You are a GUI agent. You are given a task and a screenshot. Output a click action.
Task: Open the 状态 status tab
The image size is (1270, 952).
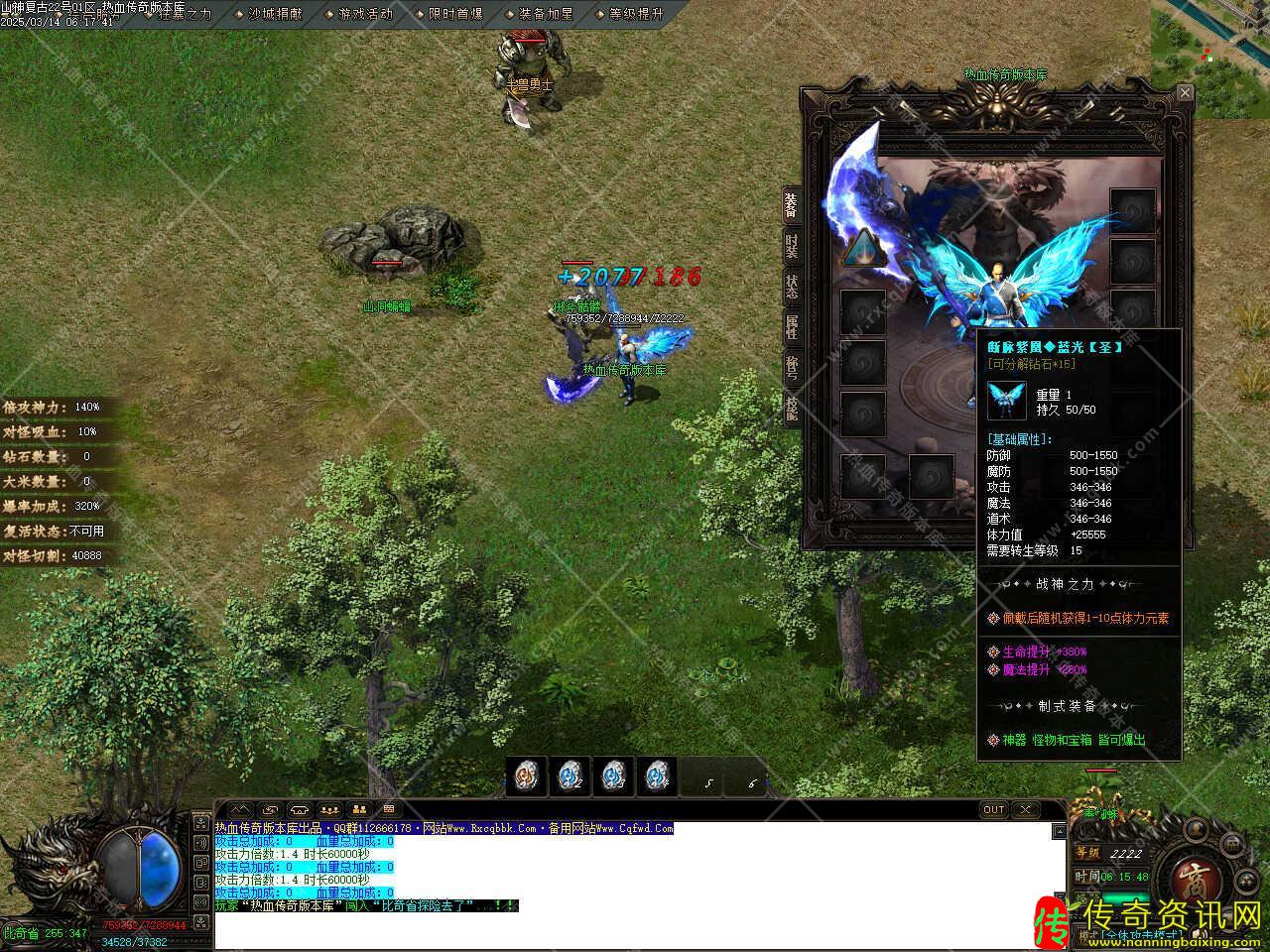792,287
